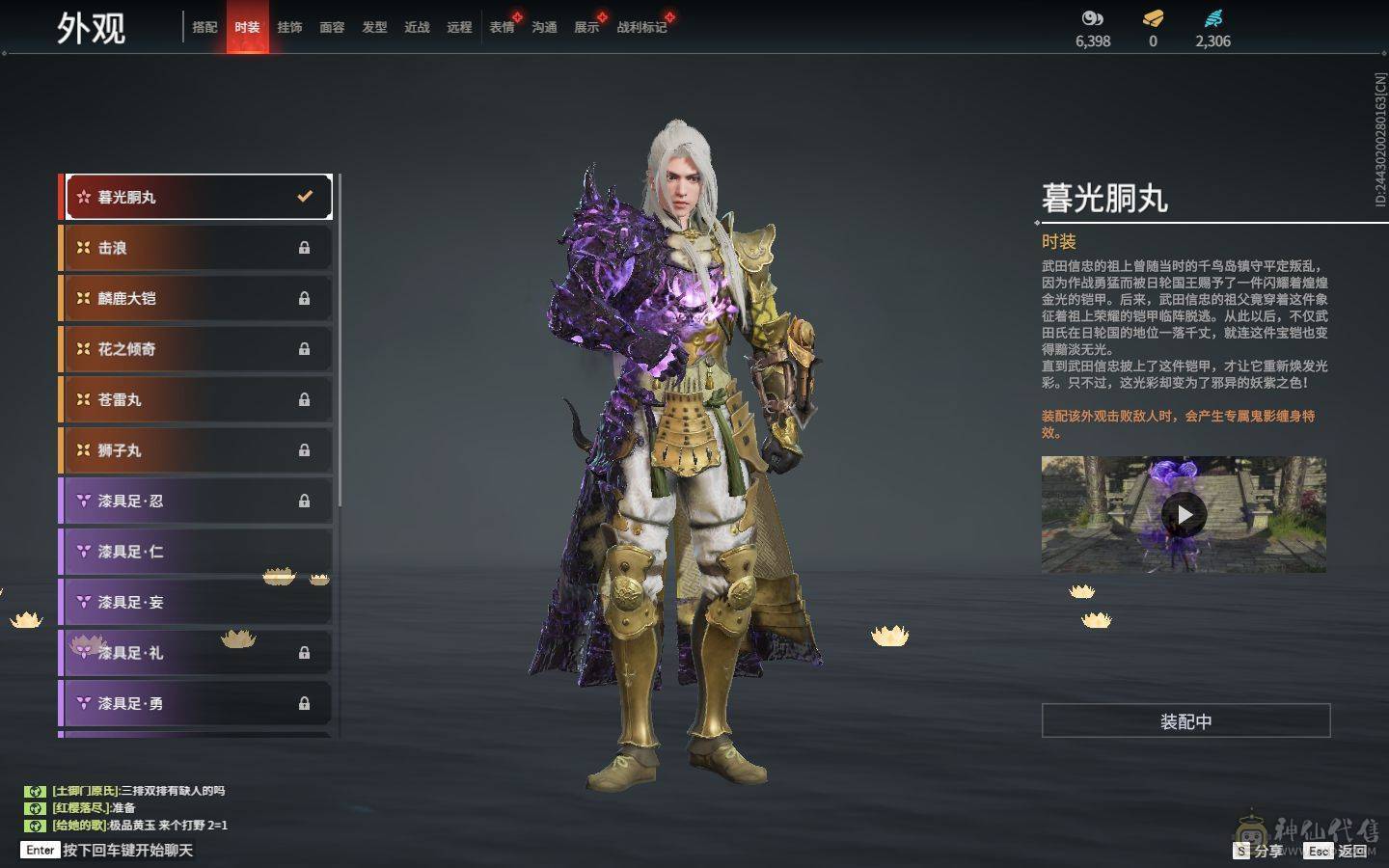
Task: Click the green chat channel icon beside 红樱落尽
Action: (34, 808)
